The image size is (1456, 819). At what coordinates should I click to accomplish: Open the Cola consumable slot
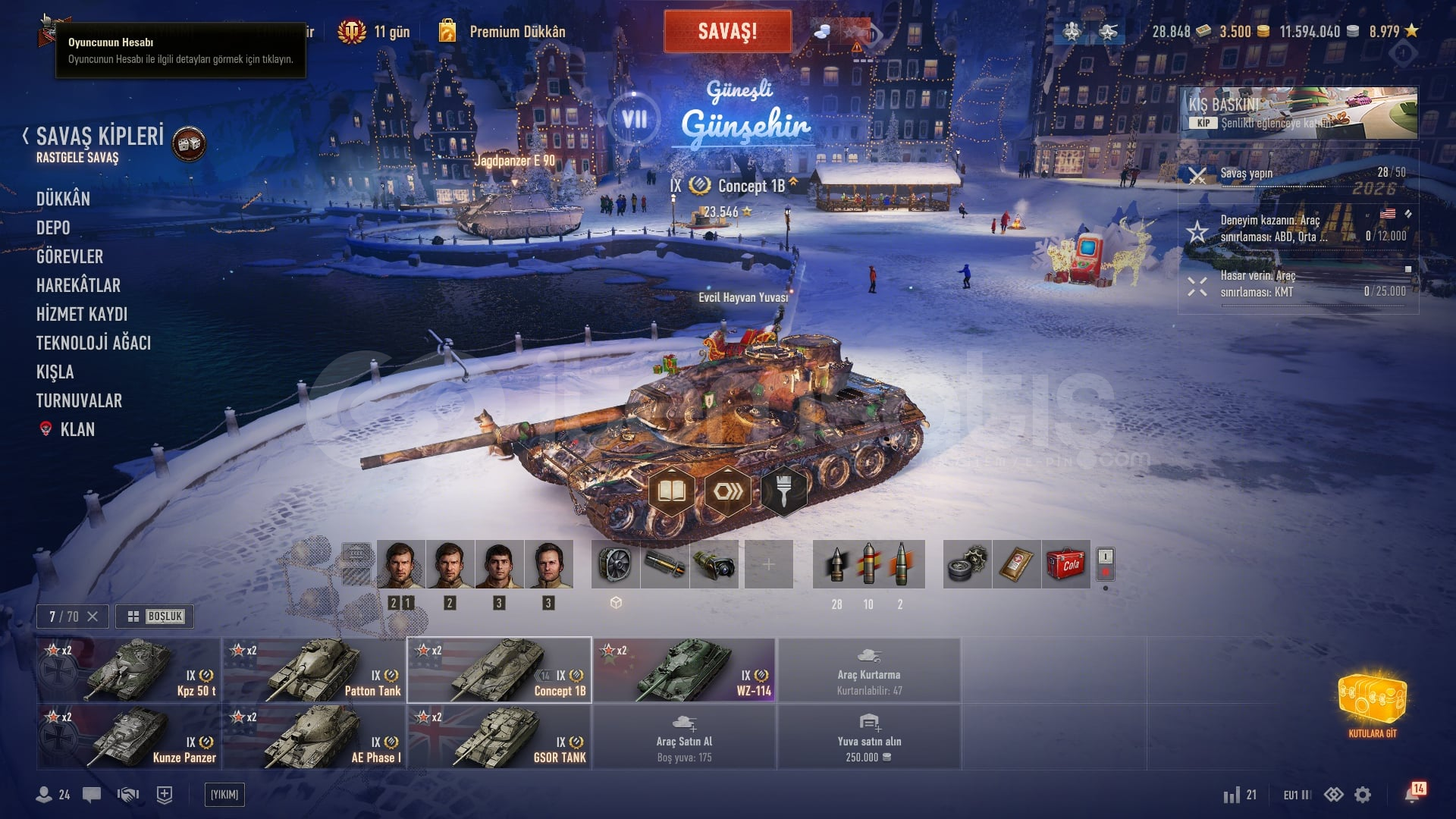pos(1066,564)
